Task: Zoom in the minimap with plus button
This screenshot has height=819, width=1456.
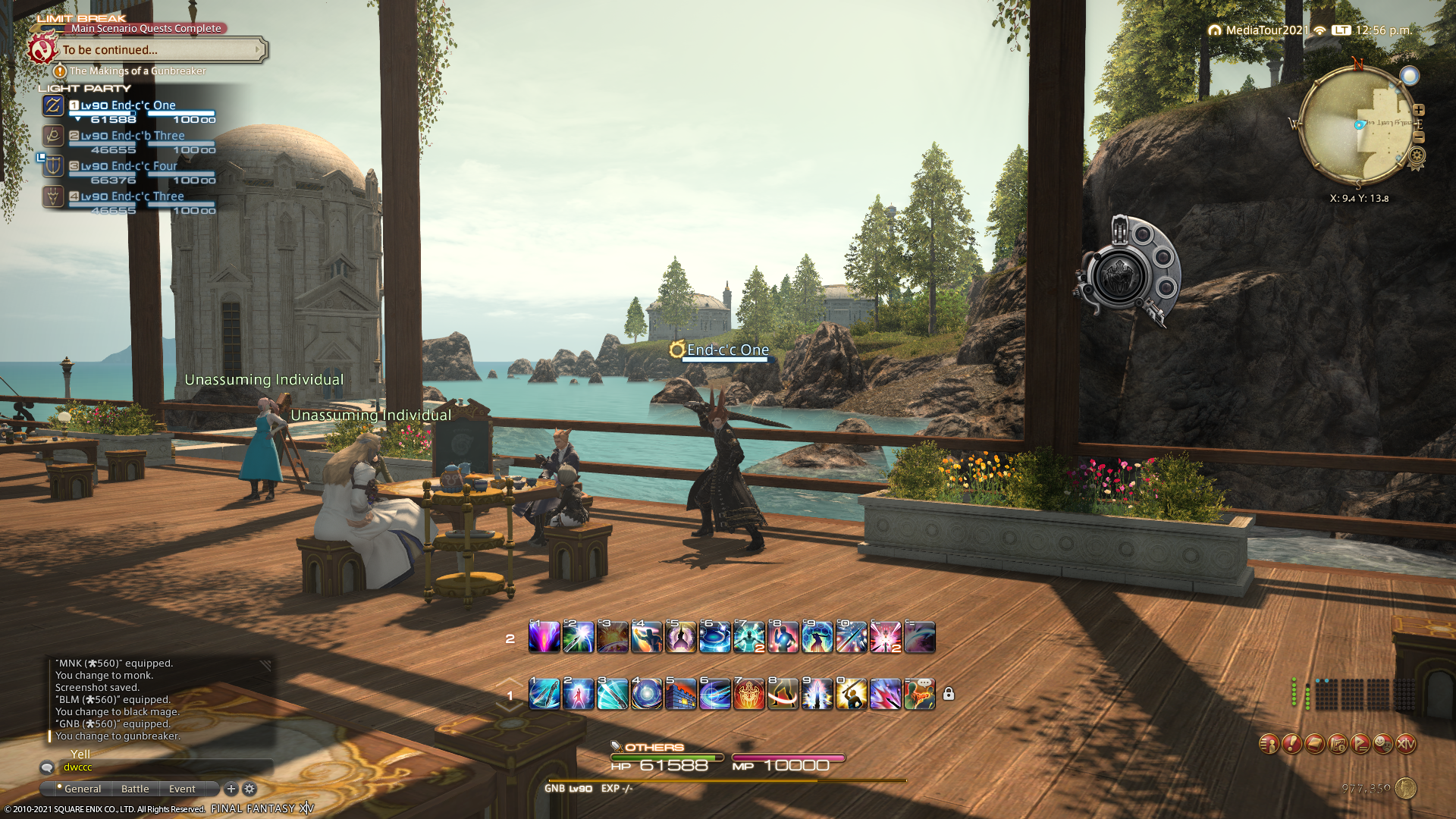Action: pyautogui.click(x=1419, y=110)
